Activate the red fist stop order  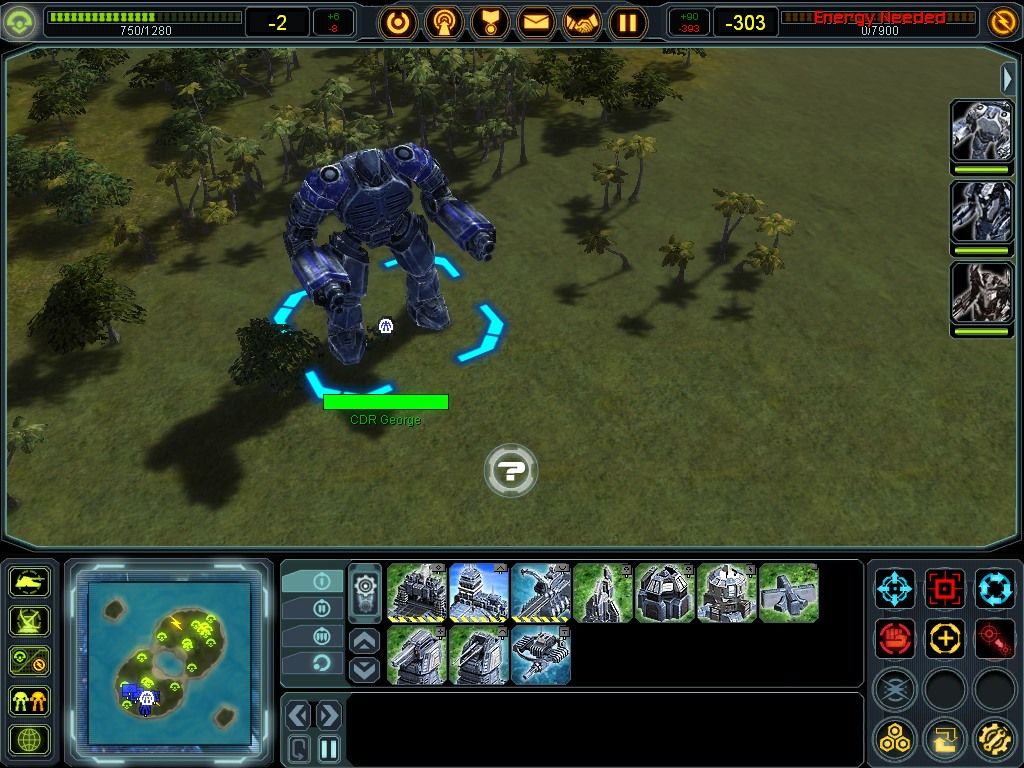(x=895, y=638)
